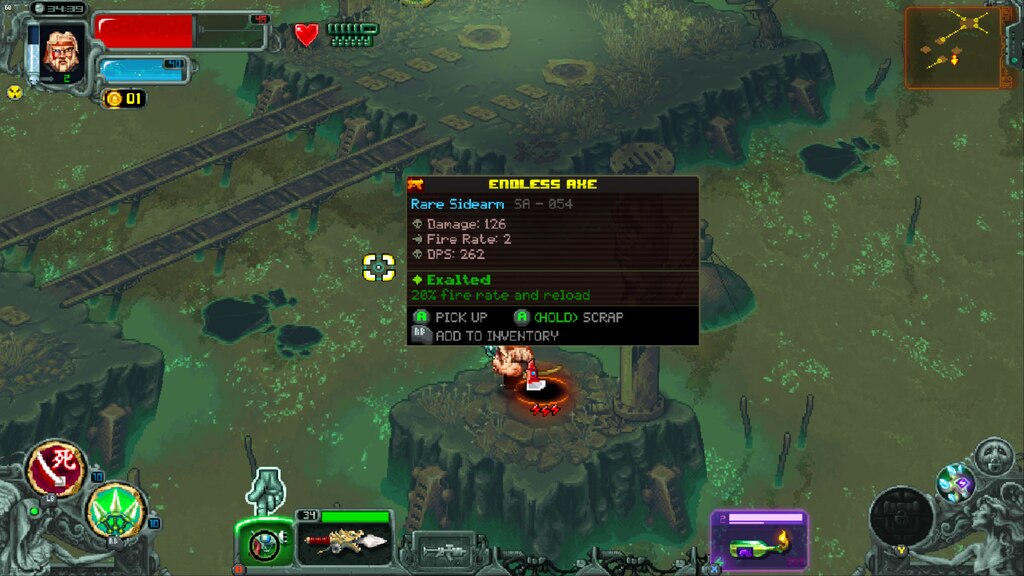This screenshot has height=576, width=1024.
Task: Click the stone skull face icon
Action: [994, 457]
